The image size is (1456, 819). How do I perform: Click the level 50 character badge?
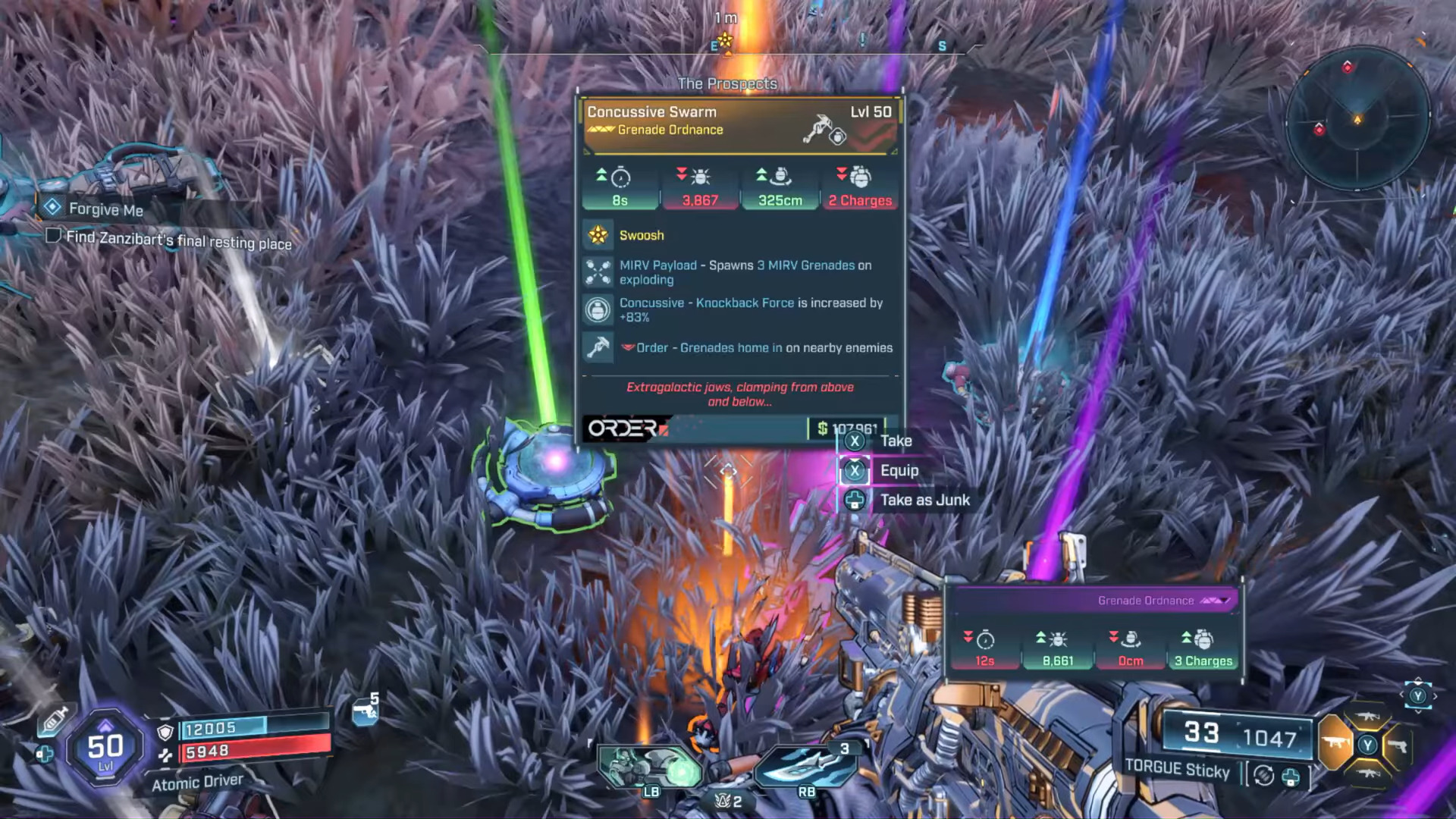(x=105, y=748)
